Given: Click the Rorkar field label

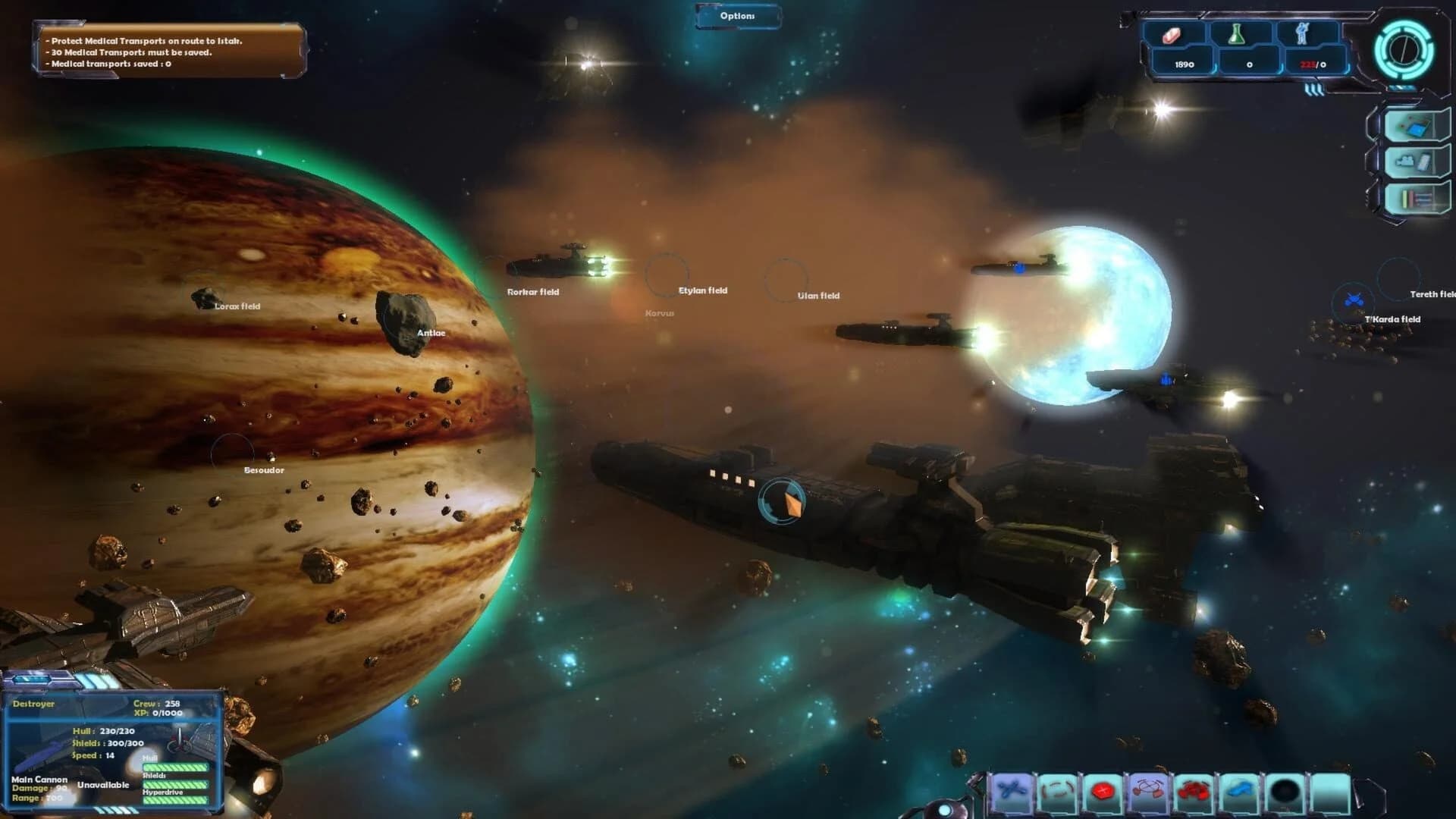Looking at the screenshot, I should [x=532, y=291].
